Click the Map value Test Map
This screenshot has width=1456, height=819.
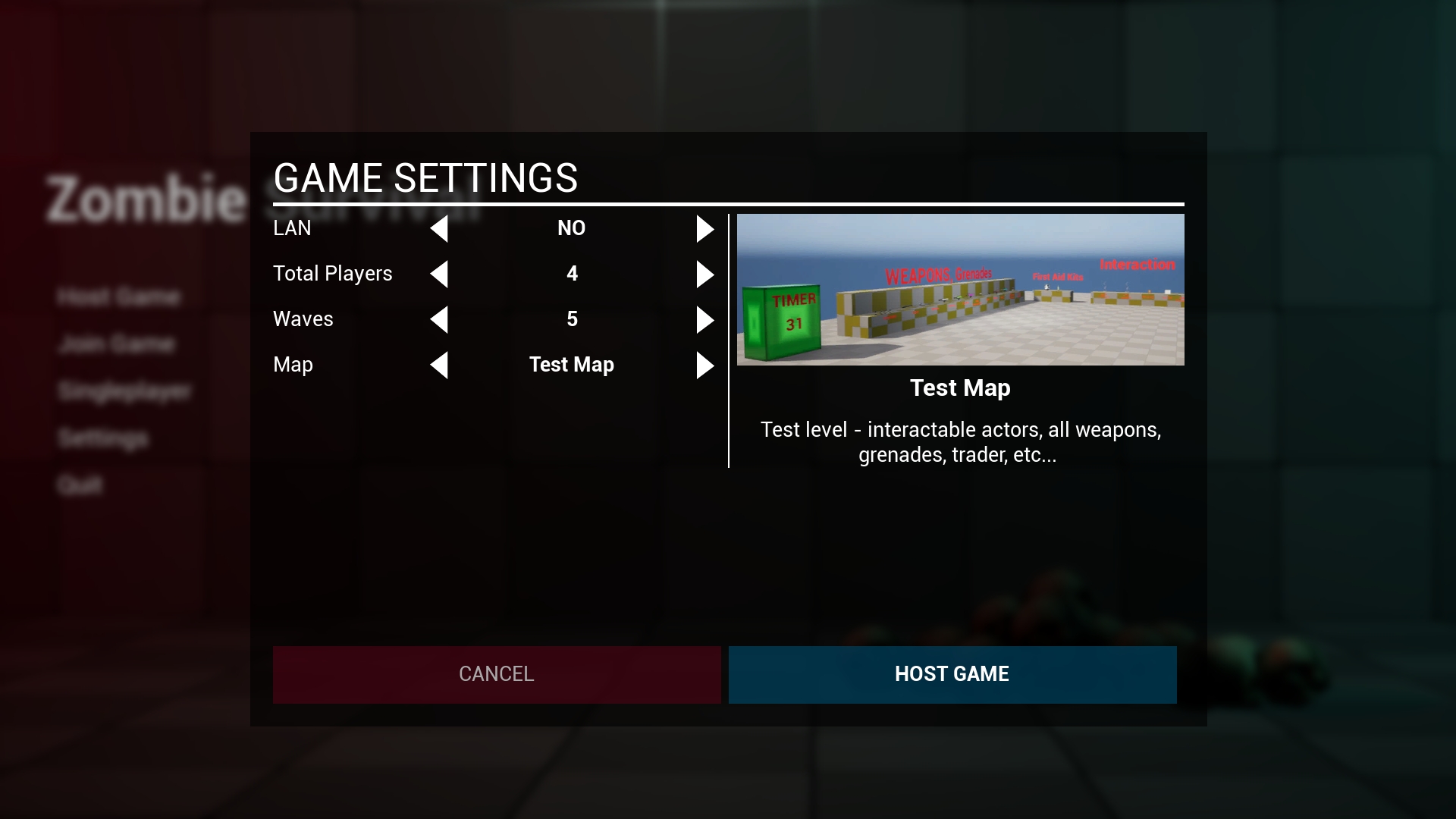pyautogui.click(x=572, y=365)
